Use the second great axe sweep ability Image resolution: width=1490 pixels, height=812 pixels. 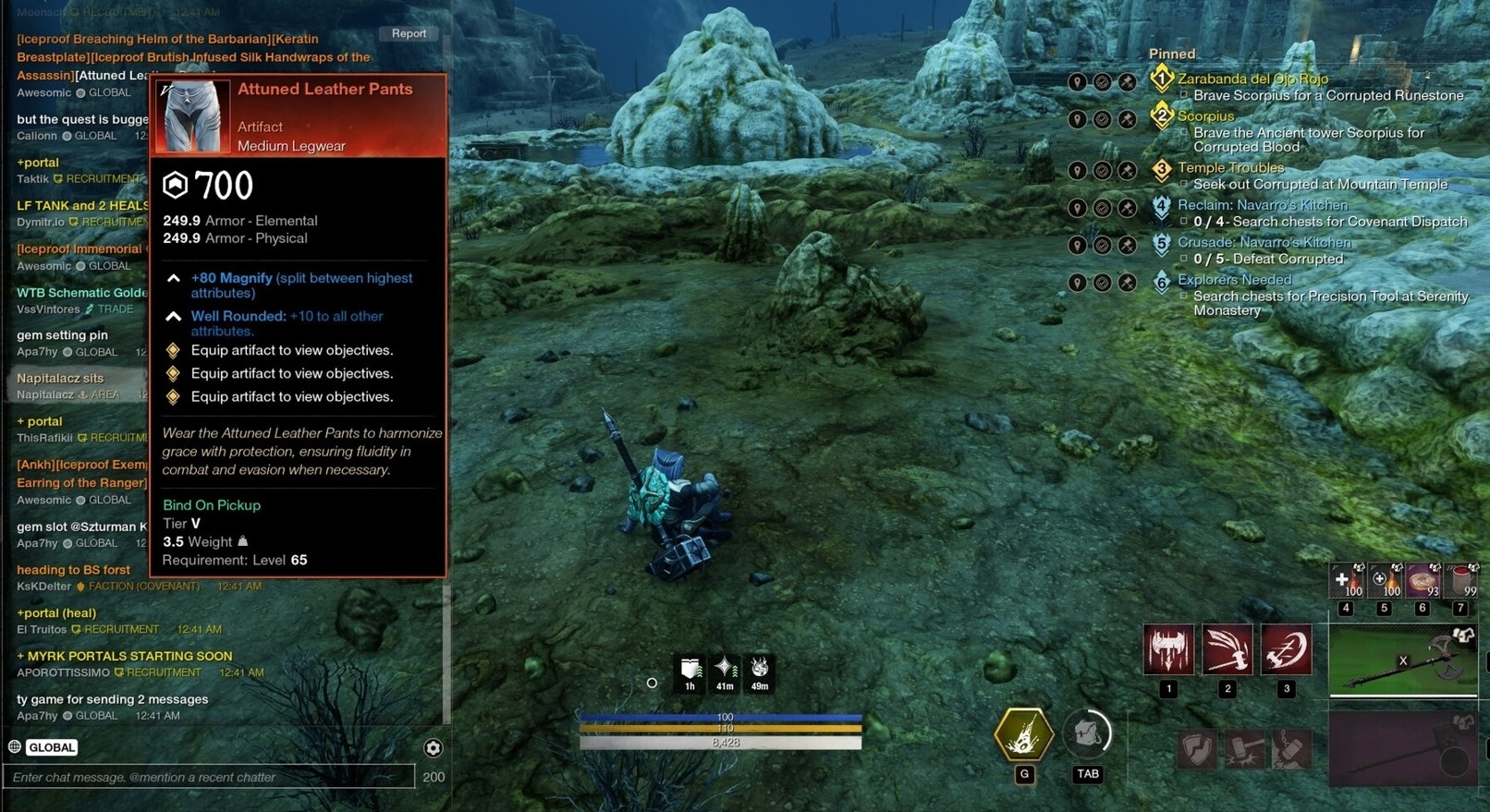[1227, 649]
